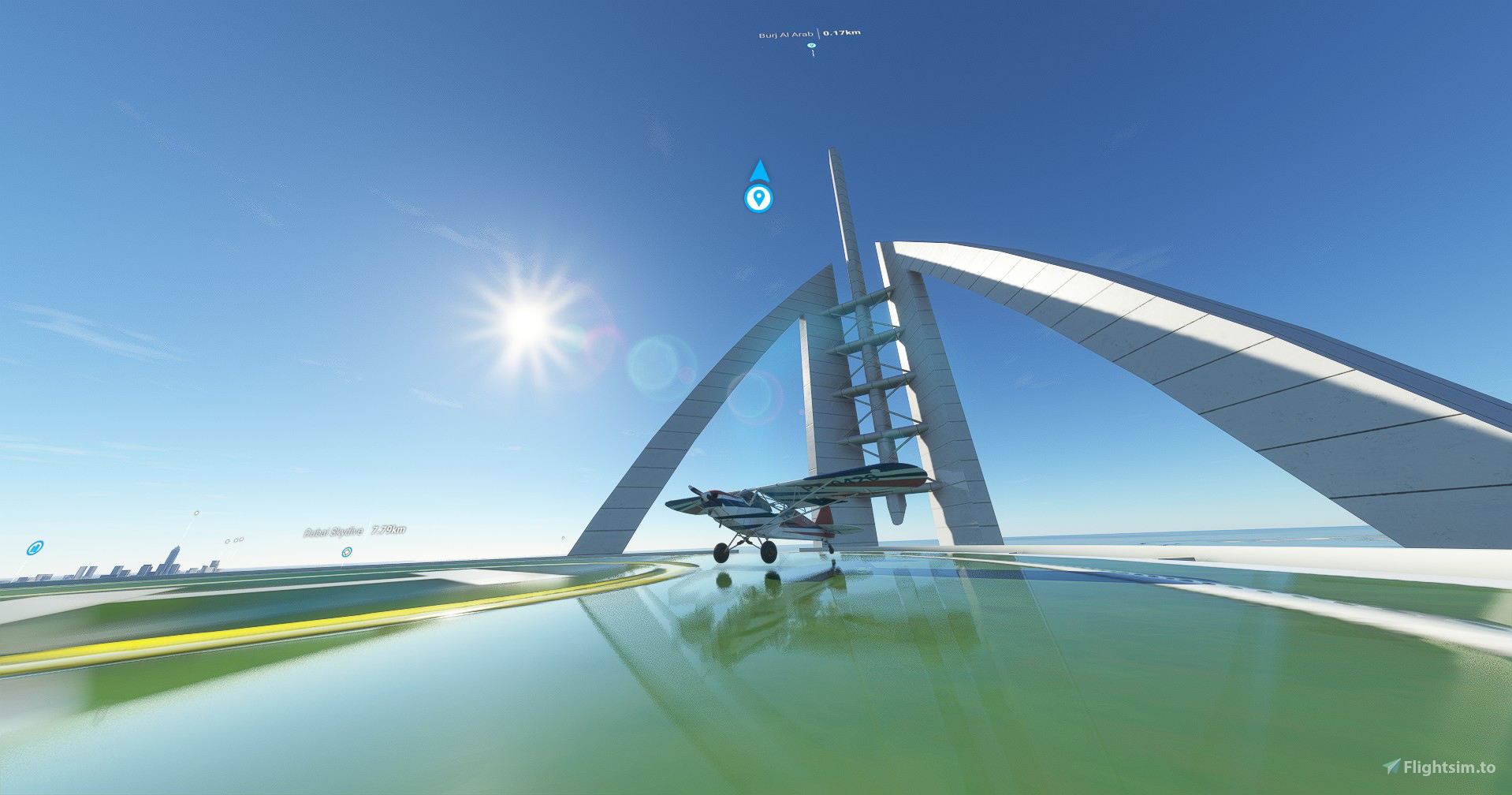Expand the Burj Al Arab POI details
This screenshot has width=1512, height=795.
(811, 46)
